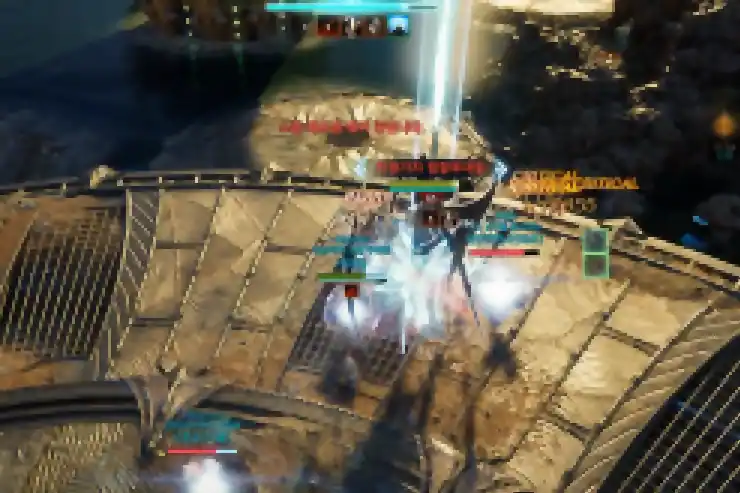Screen dimensions: 740x493
Task: Select the lower green-framed icon
Action: pos(596,265)
